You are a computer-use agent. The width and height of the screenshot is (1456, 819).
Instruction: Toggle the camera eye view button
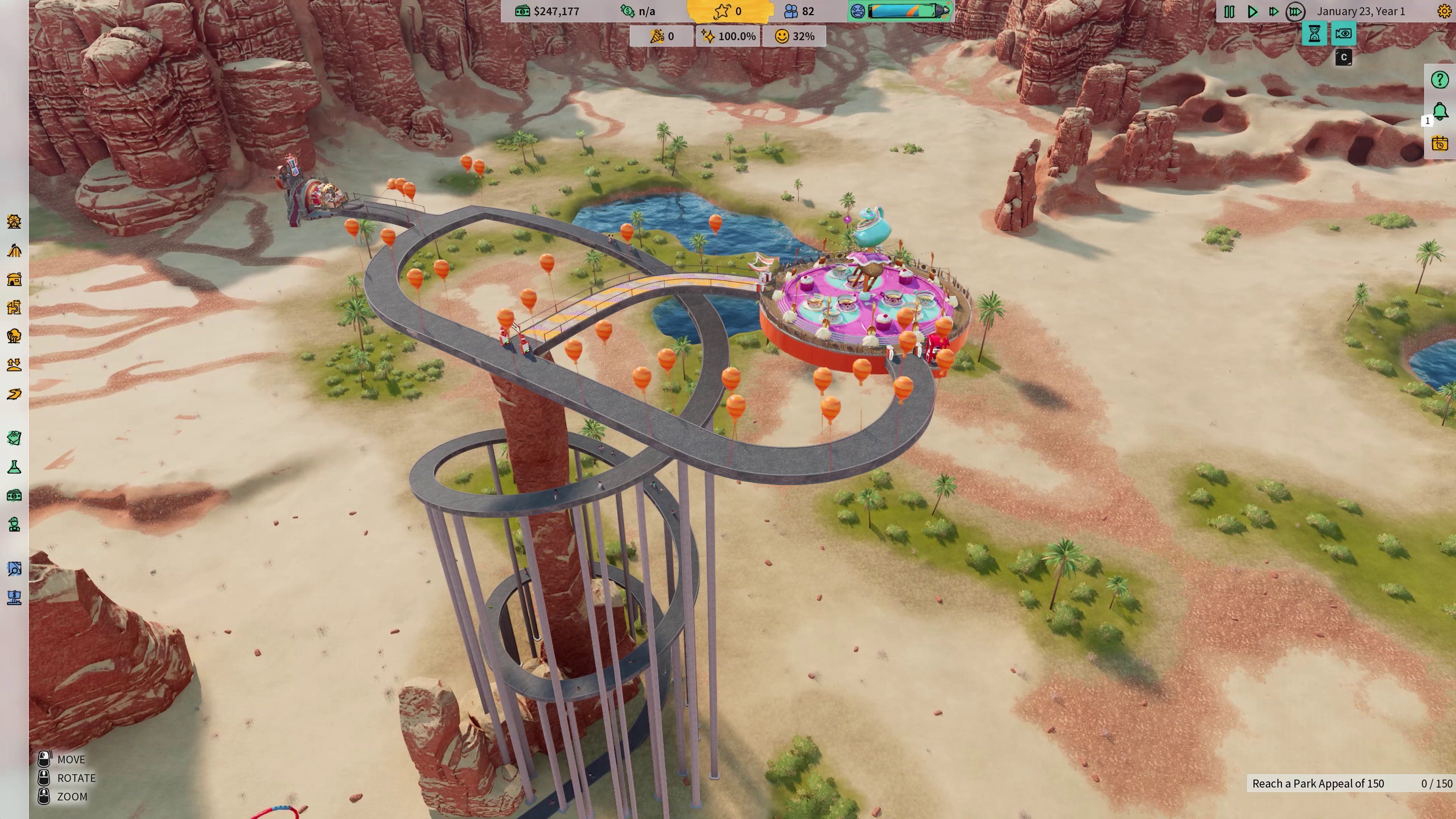coord(1343,34)
